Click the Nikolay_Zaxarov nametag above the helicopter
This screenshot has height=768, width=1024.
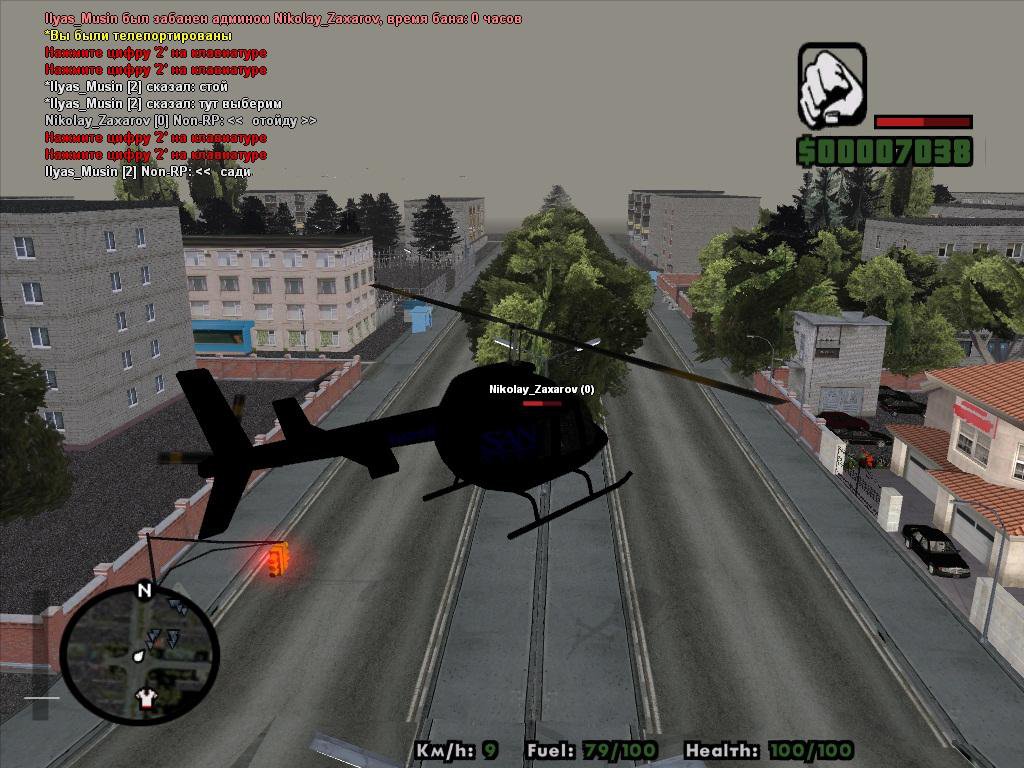click(541, 389)
